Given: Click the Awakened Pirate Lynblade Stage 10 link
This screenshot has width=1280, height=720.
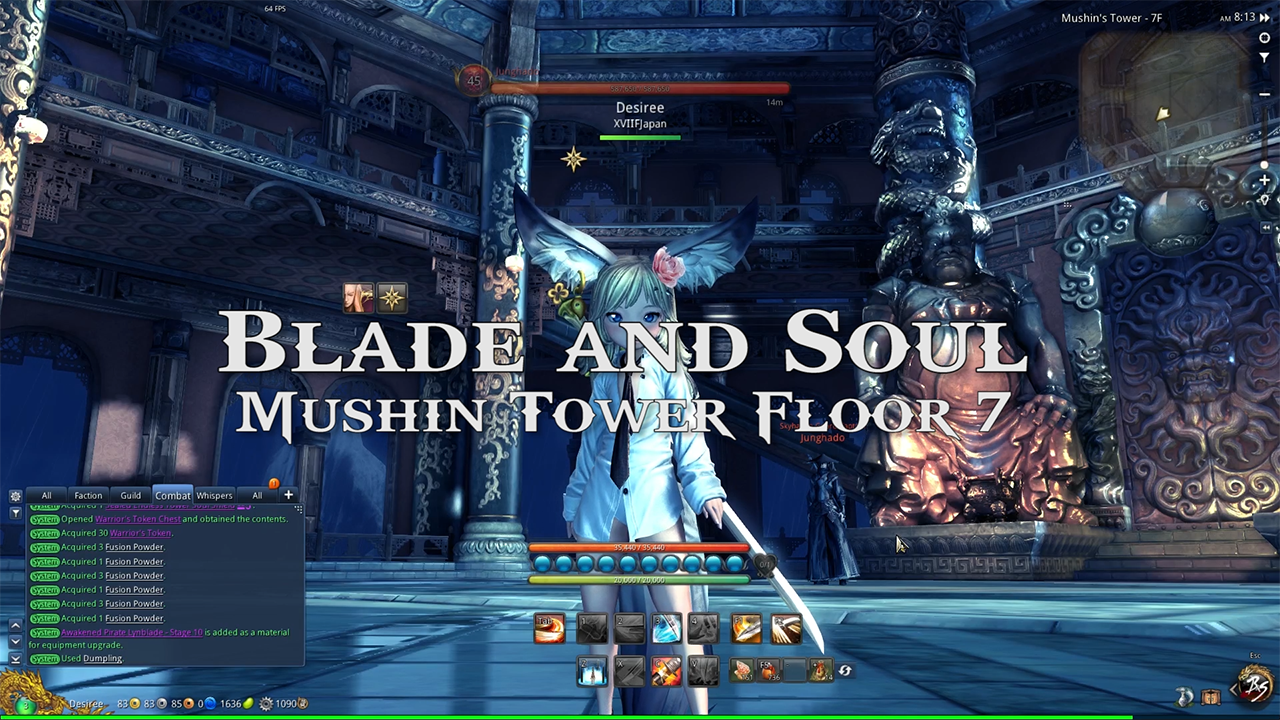Looking at the screenshot, I should [x=131, y=632].
